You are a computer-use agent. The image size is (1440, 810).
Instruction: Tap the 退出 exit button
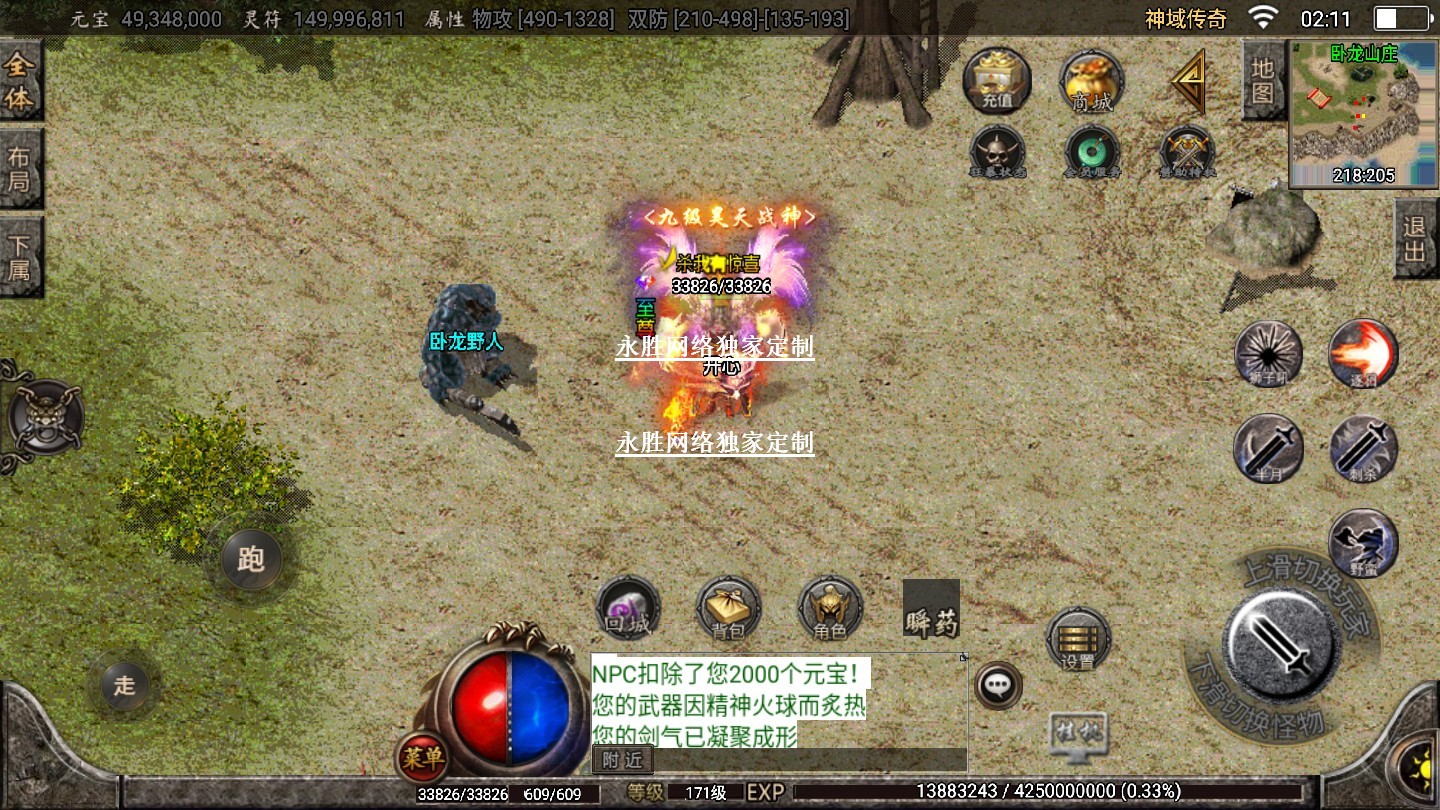1415,239
